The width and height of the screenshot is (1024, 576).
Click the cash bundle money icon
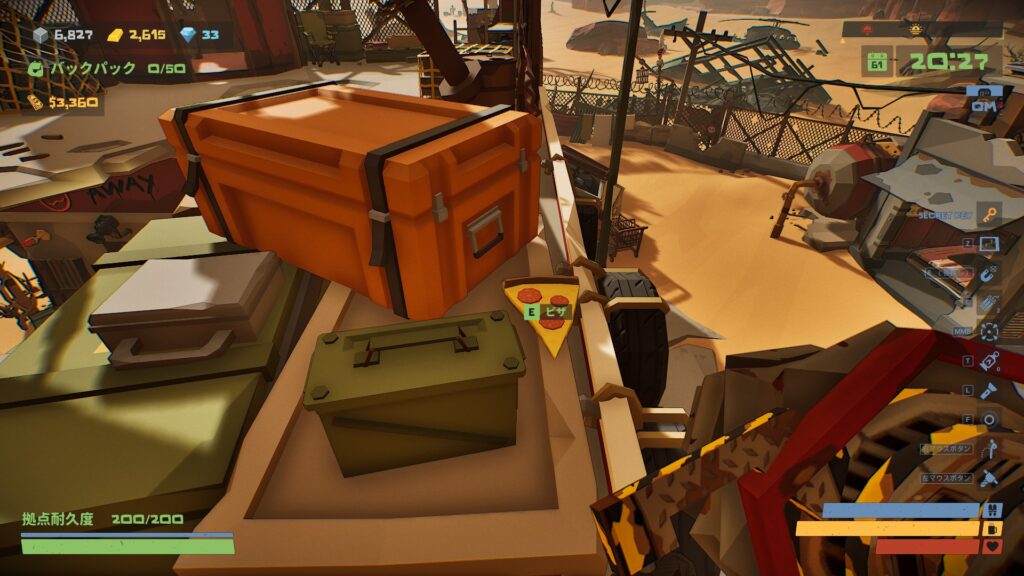[x=36, y=102]
